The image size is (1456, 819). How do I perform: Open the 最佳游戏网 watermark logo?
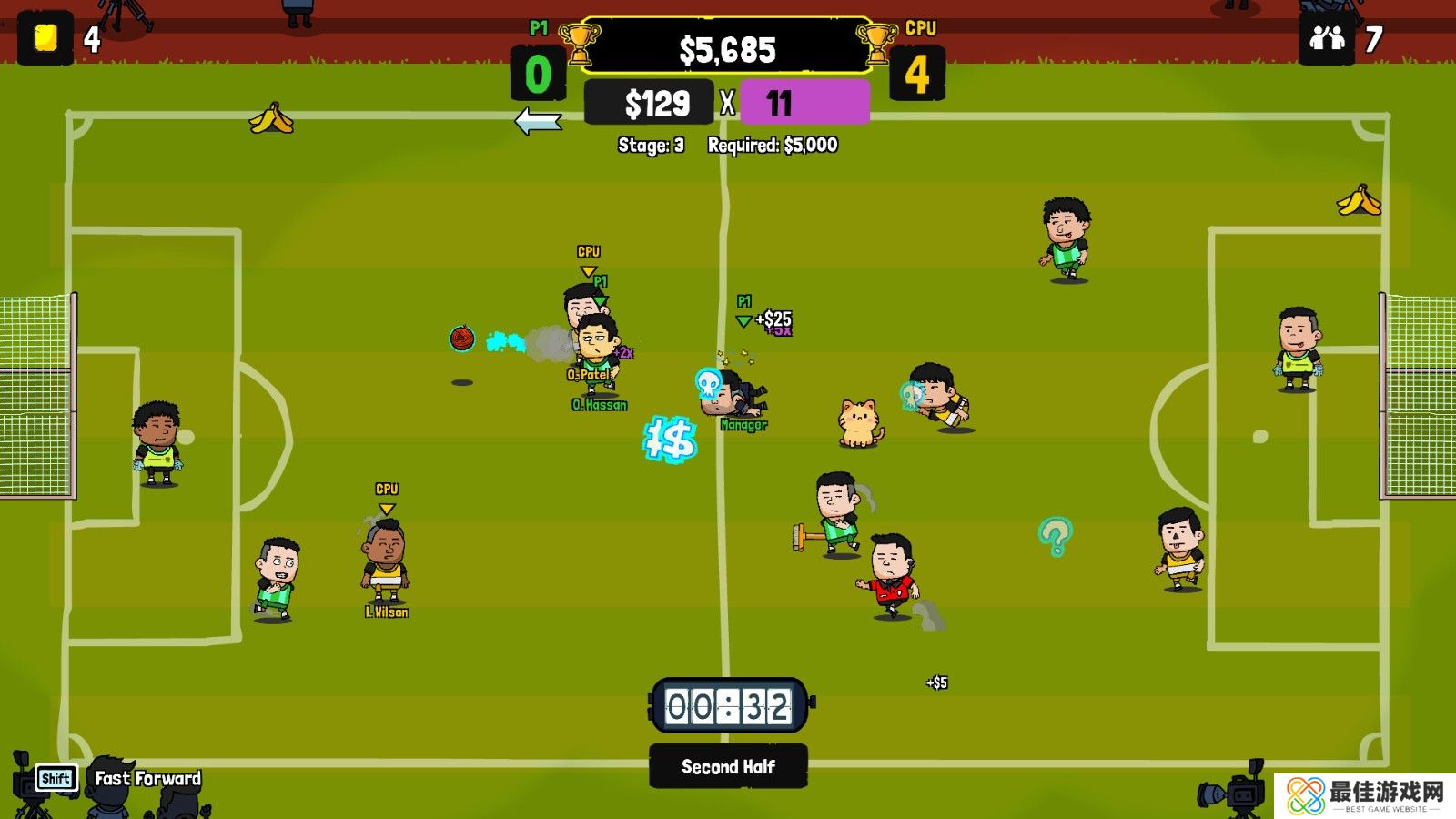coord(1364,795)
